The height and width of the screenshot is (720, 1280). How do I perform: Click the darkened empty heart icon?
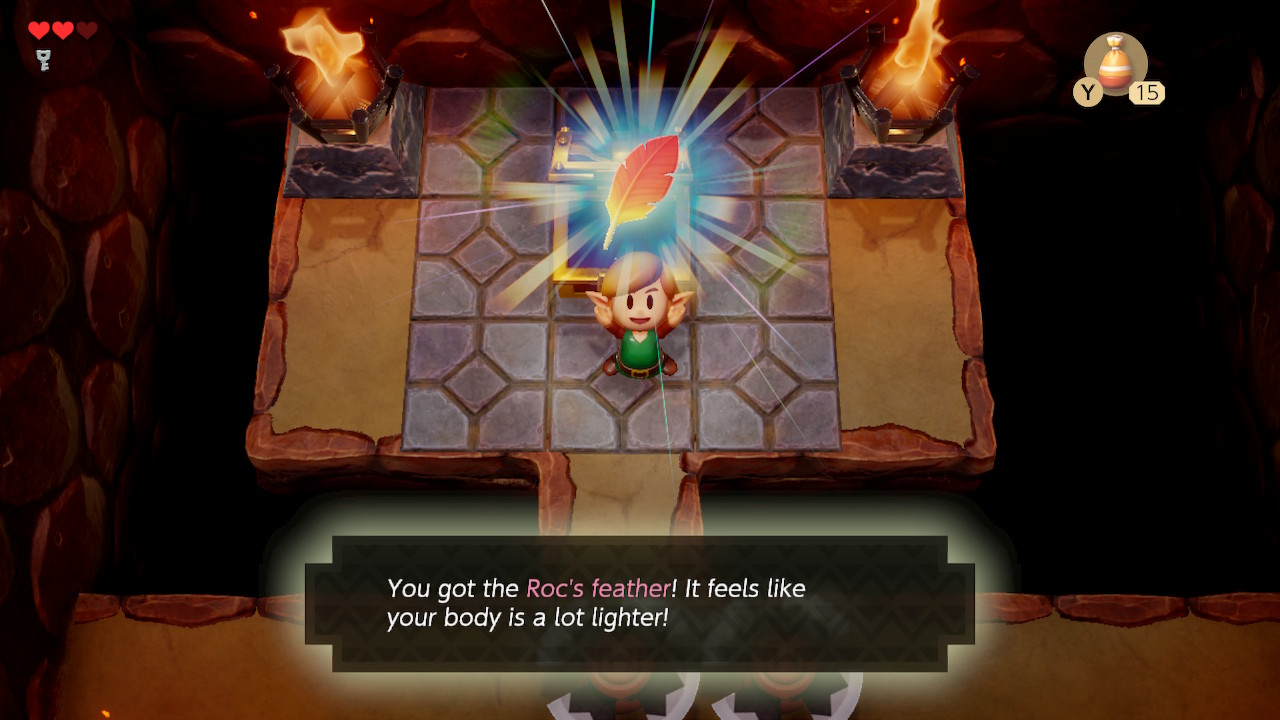pyautogui.click(x=86, y=29)
